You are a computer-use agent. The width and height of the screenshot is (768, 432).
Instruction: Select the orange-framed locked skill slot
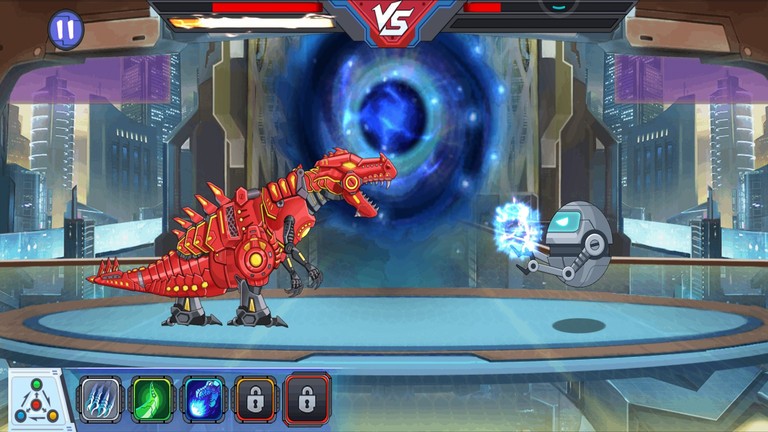[255, 399]
